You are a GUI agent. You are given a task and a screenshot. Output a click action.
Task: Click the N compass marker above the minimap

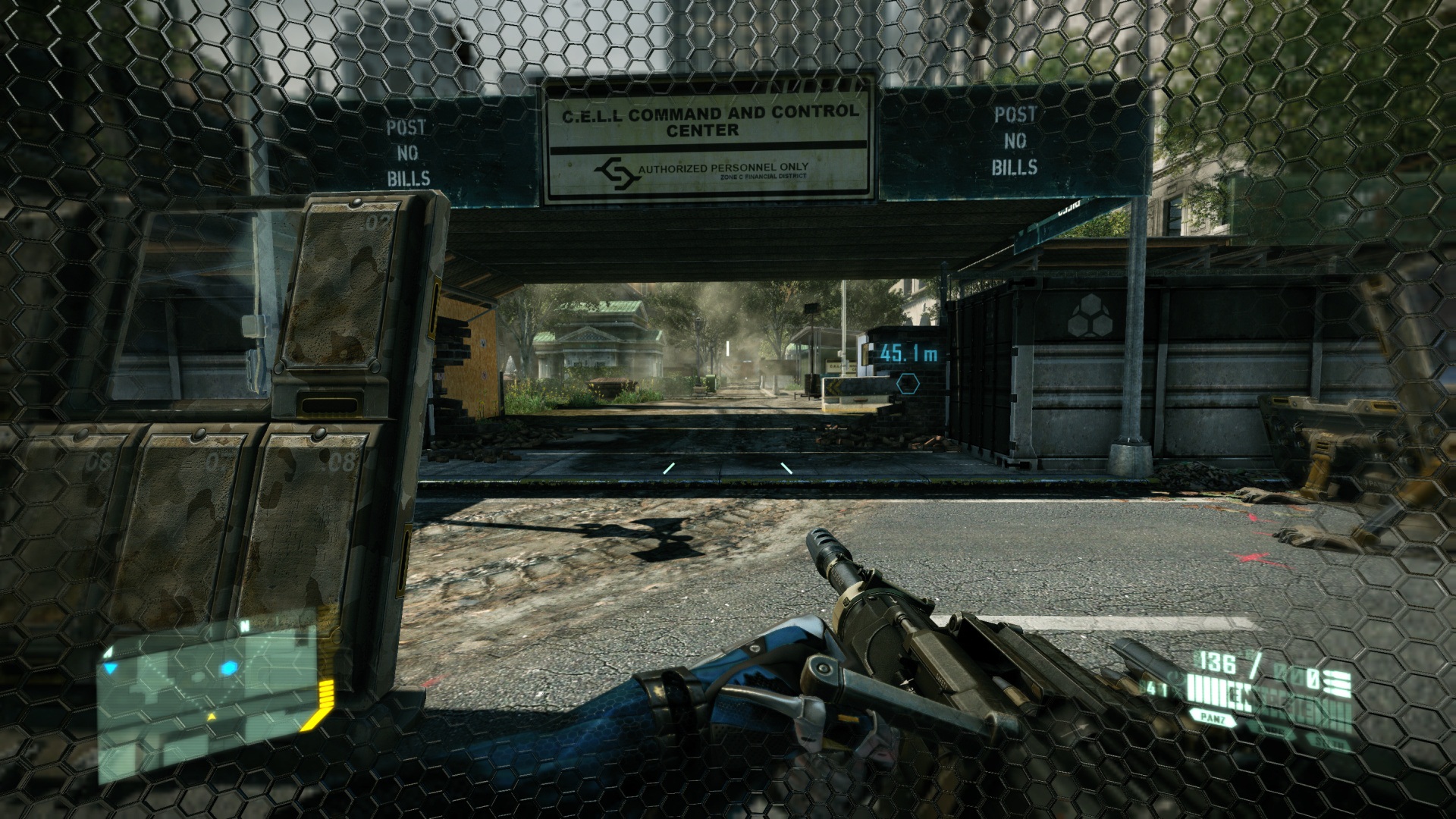click(244, 625)
